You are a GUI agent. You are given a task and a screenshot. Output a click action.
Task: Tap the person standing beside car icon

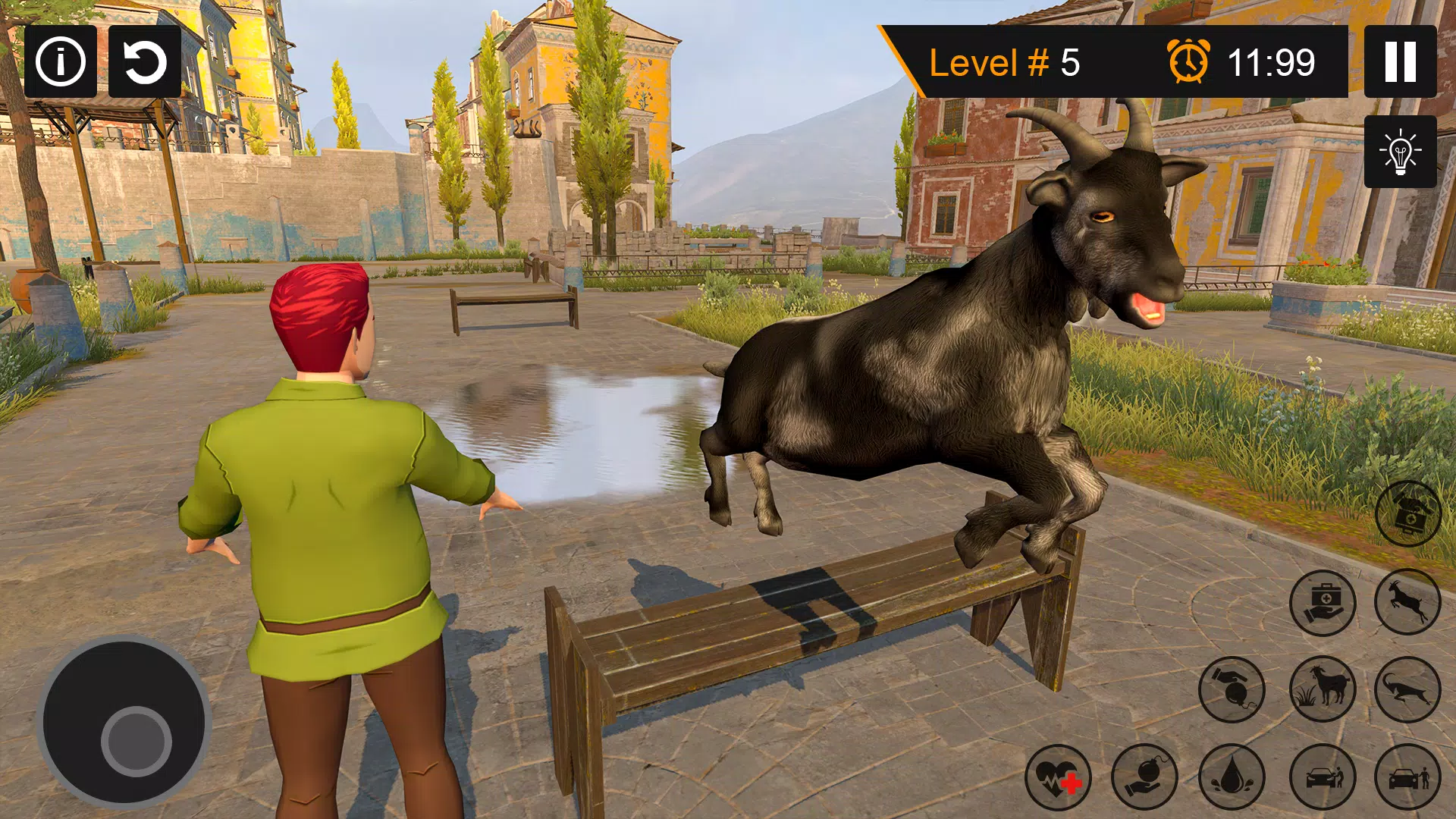[1407, 777]
